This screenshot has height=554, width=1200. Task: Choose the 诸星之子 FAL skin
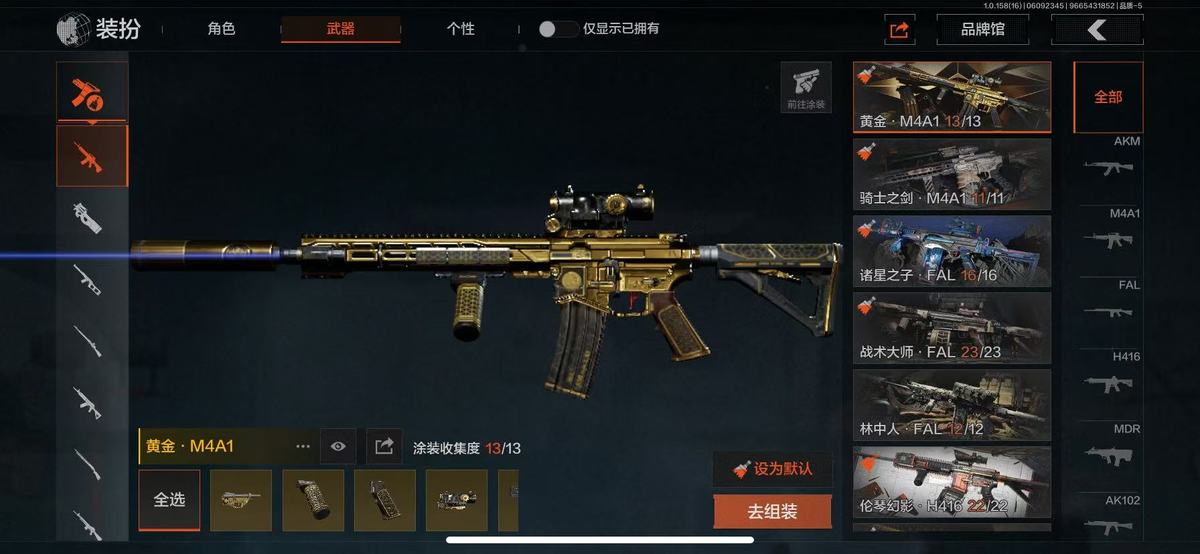click(x=951, y=251)
